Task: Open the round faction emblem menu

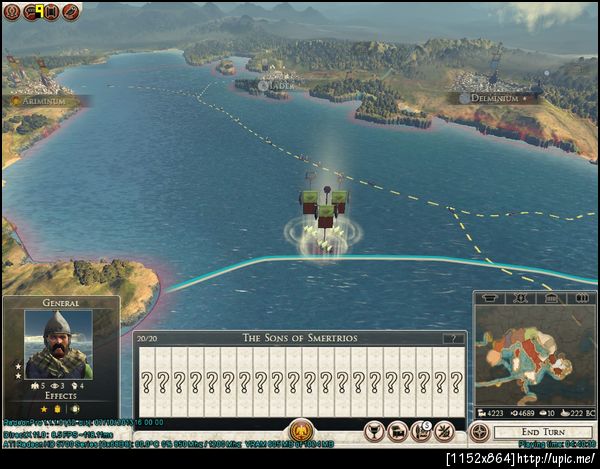Action: 71,12
